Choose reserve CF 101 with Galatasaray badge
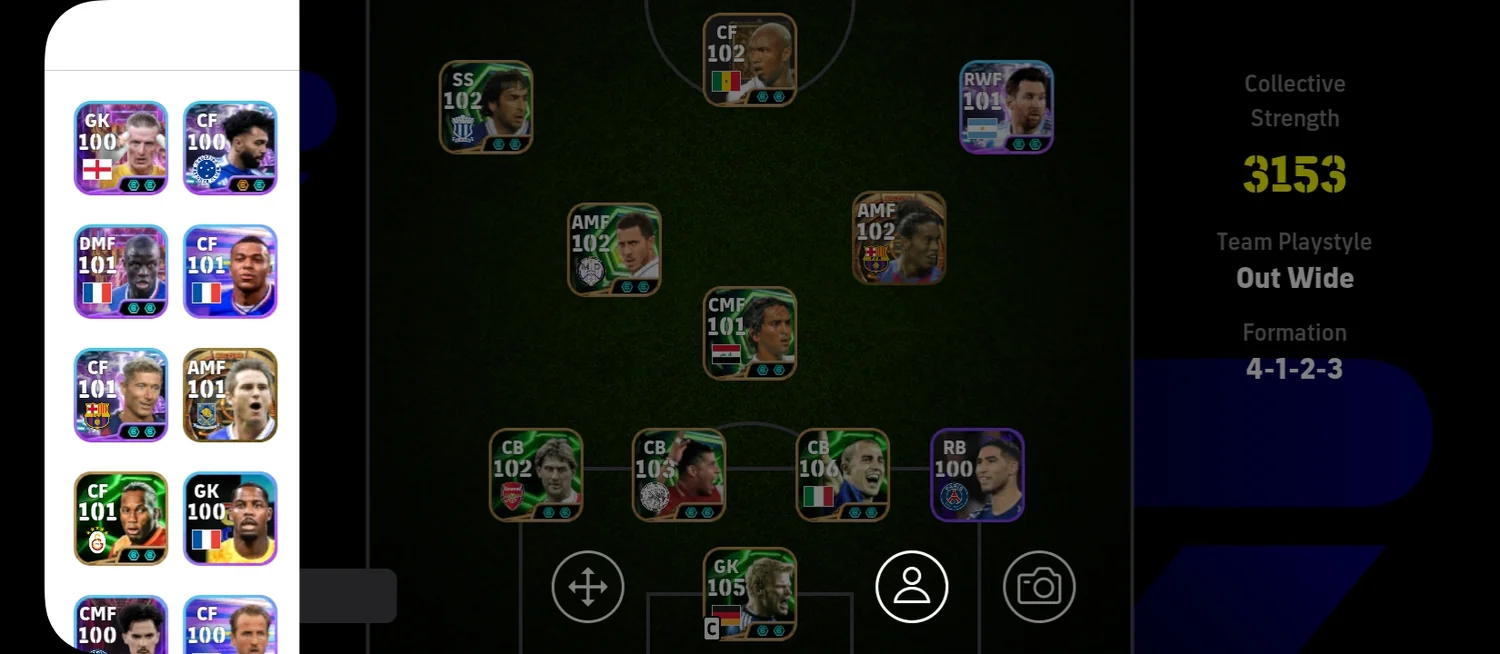 tap(121, 518)
